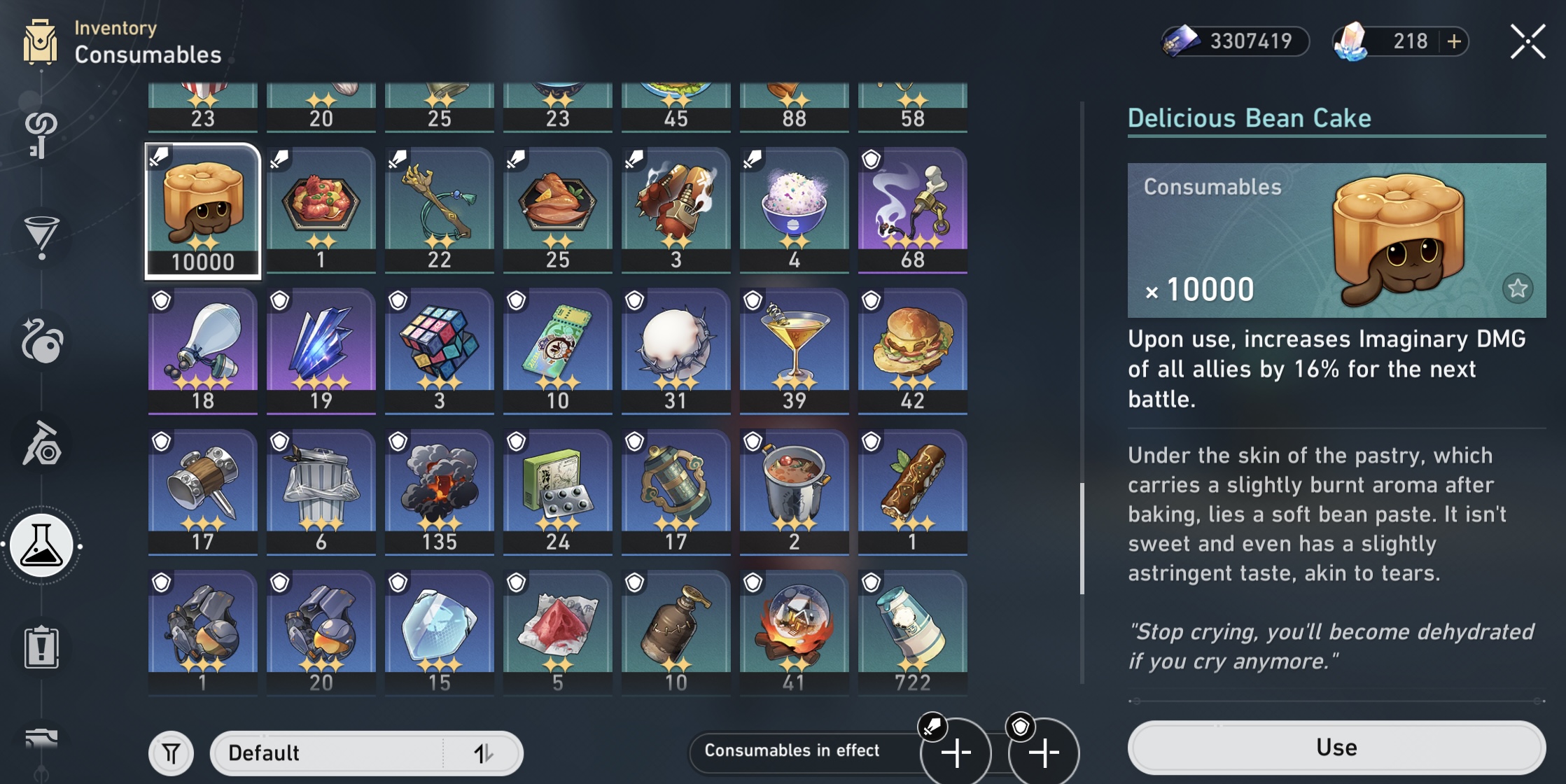
Task: Select the burger consumable with 42
Action: click(x=912, y=349)
